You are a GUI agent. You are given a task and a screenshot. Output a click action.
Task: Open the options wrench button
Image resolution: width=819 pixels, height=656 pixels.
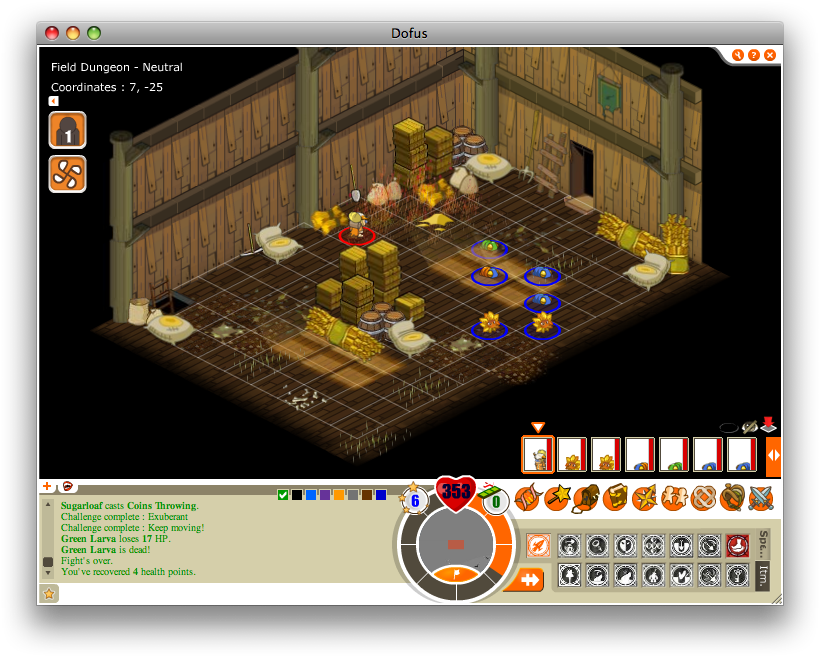(x=737, y=55)
